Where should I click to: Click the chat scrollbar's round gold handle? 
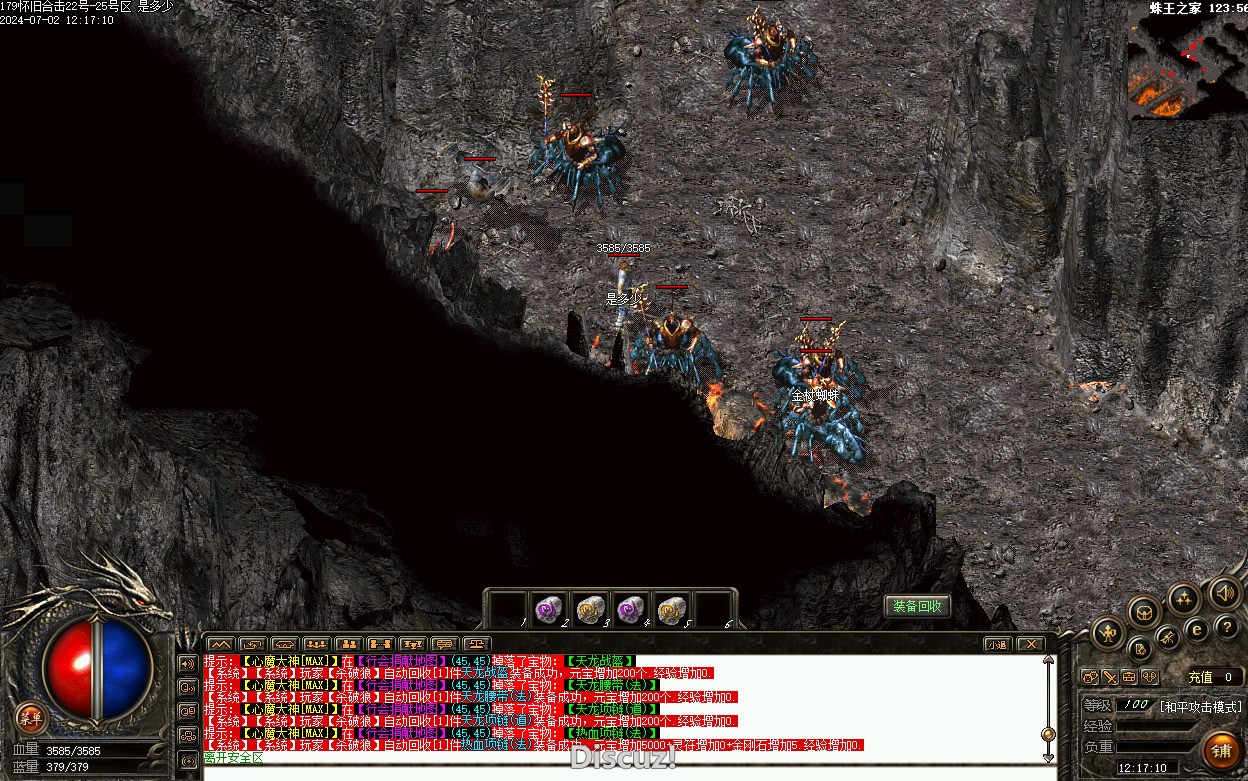click(1048, 733)
